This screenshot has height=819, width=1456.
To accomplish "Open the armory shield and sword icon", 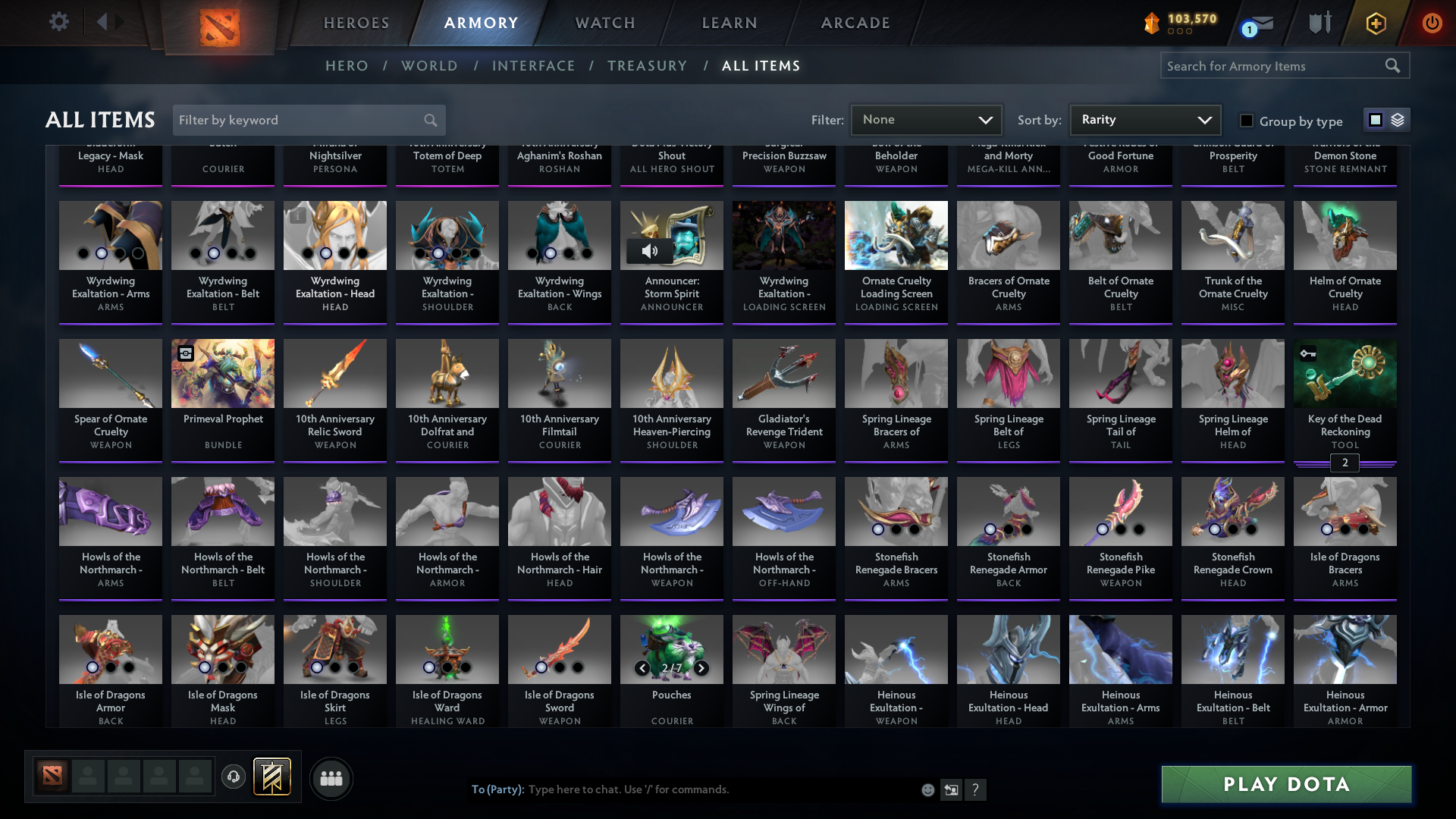I will 1319,23.
